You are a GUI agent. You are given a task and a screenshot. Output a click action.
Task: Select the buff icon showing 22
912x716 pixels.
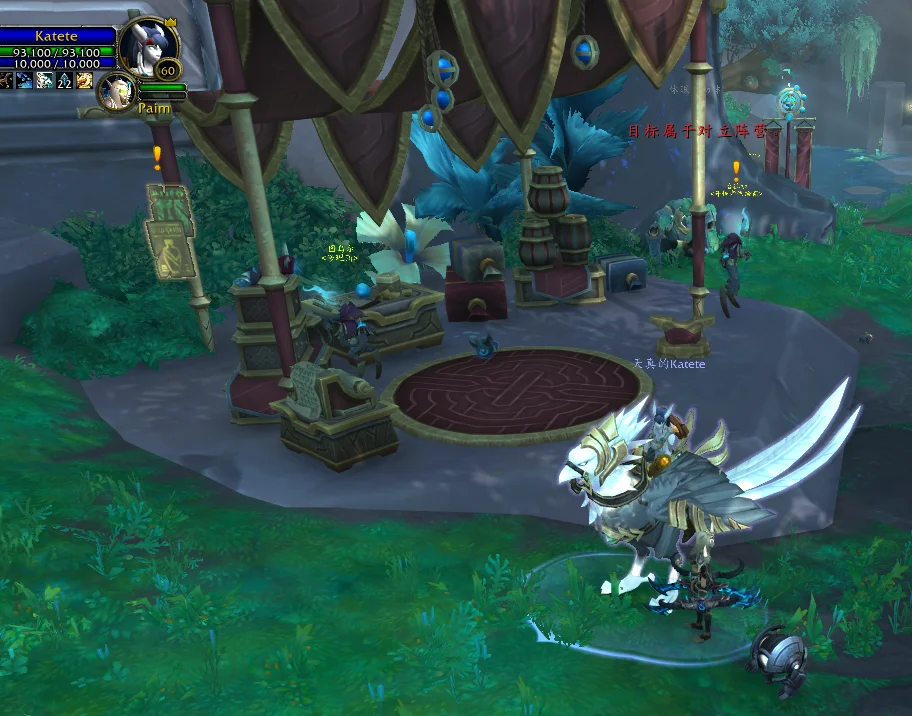(65, 80)
